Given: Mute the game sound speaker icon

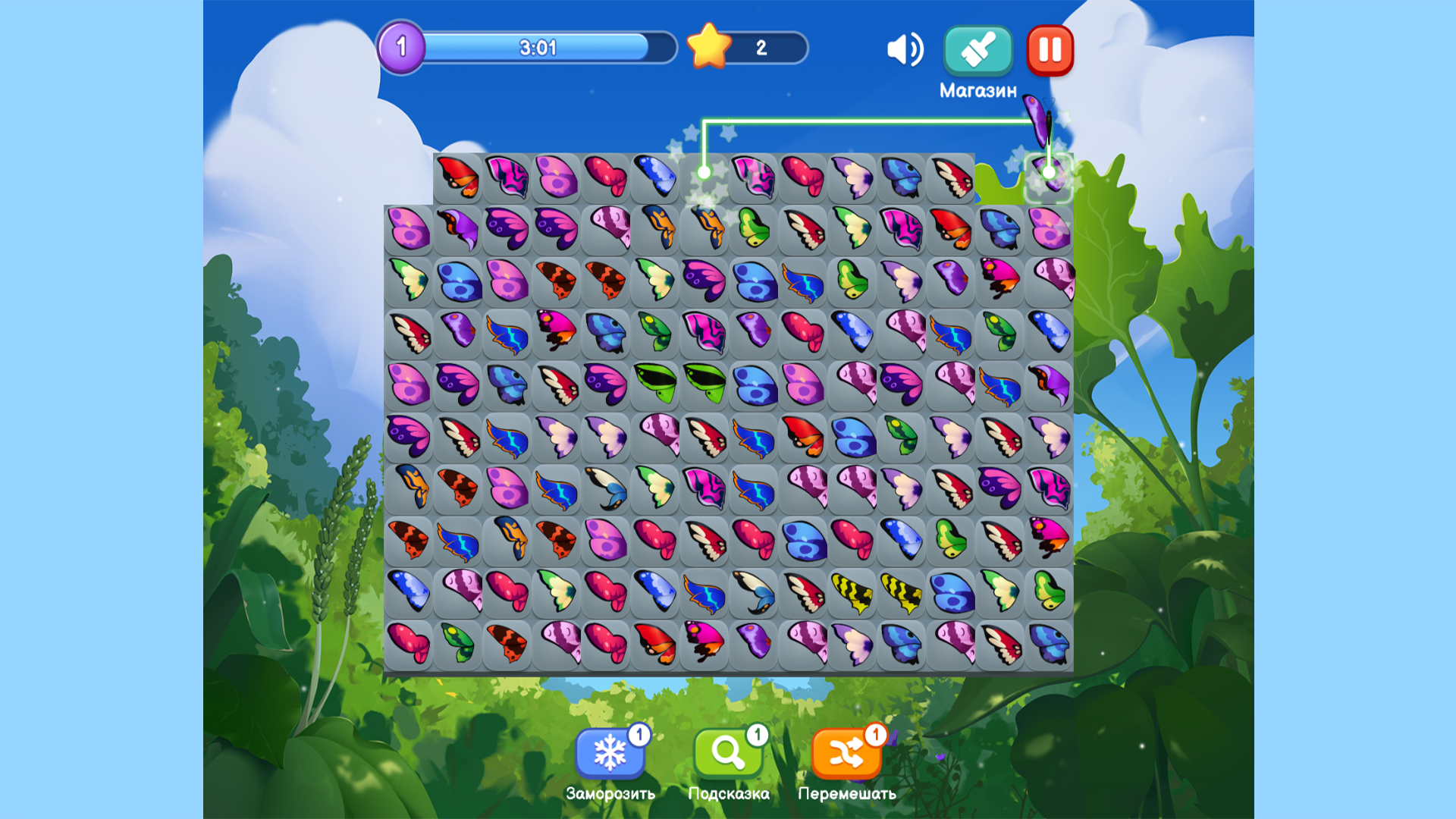Looking at the screenshot, I should point(905,49).
